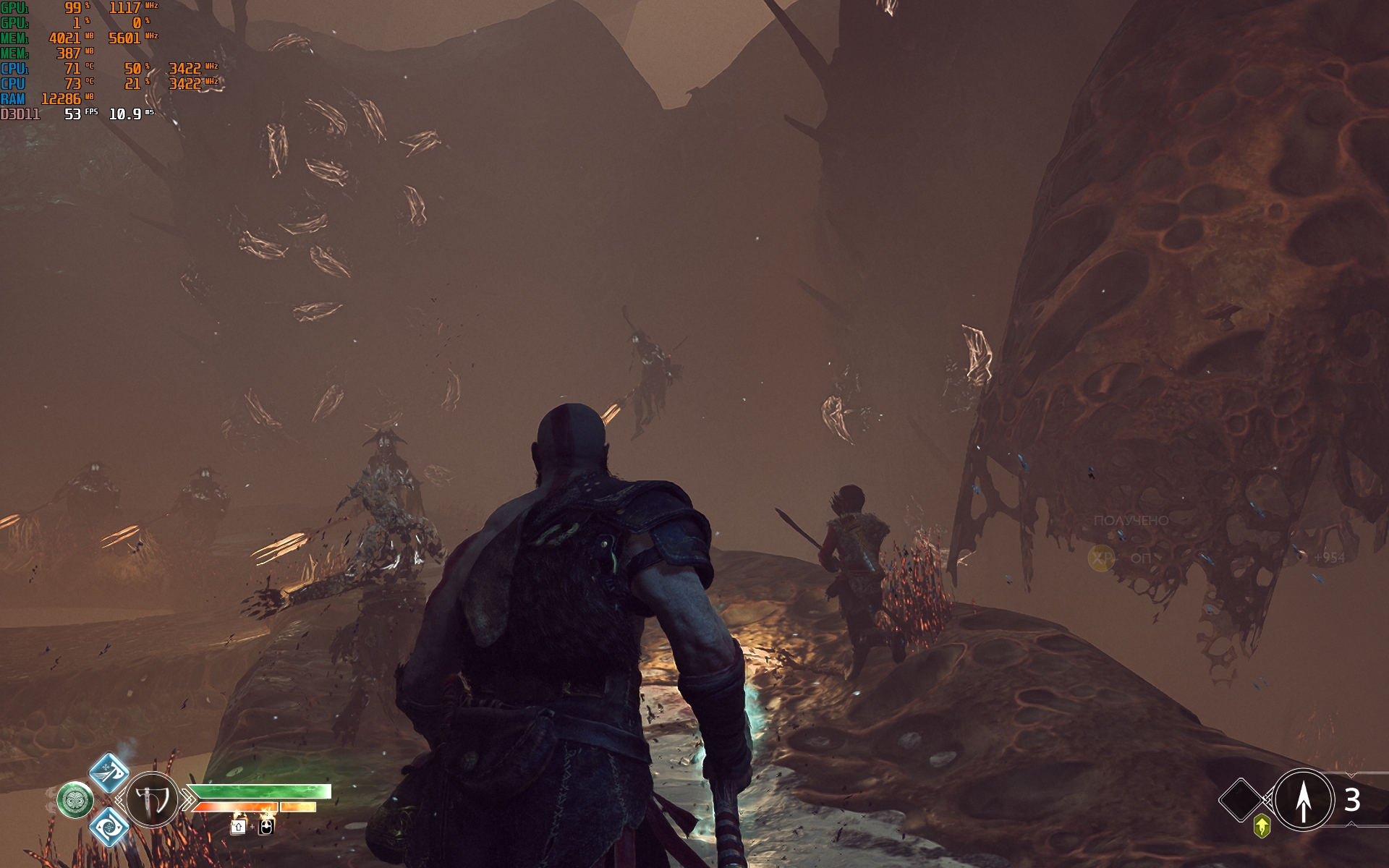Activate the frost axe runic attack diamond
Image resolution: width=1389 pixels, height=868 pixels.
[x=109, y=771]
